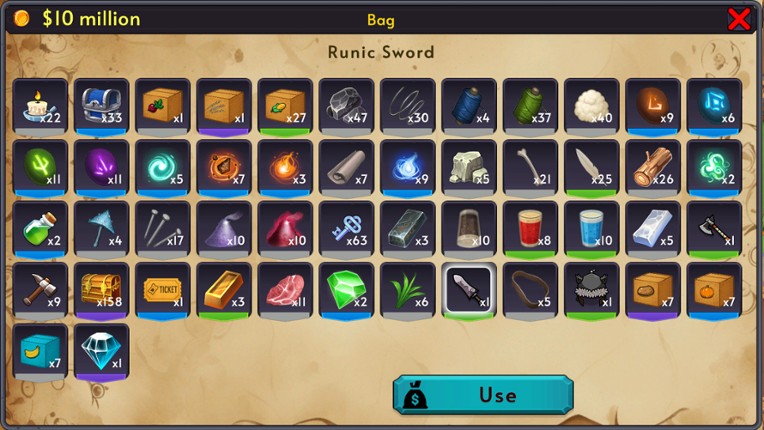764x430 pixels.
Task: Select the golden treasure chest slot
Action: tap(101, 290)
